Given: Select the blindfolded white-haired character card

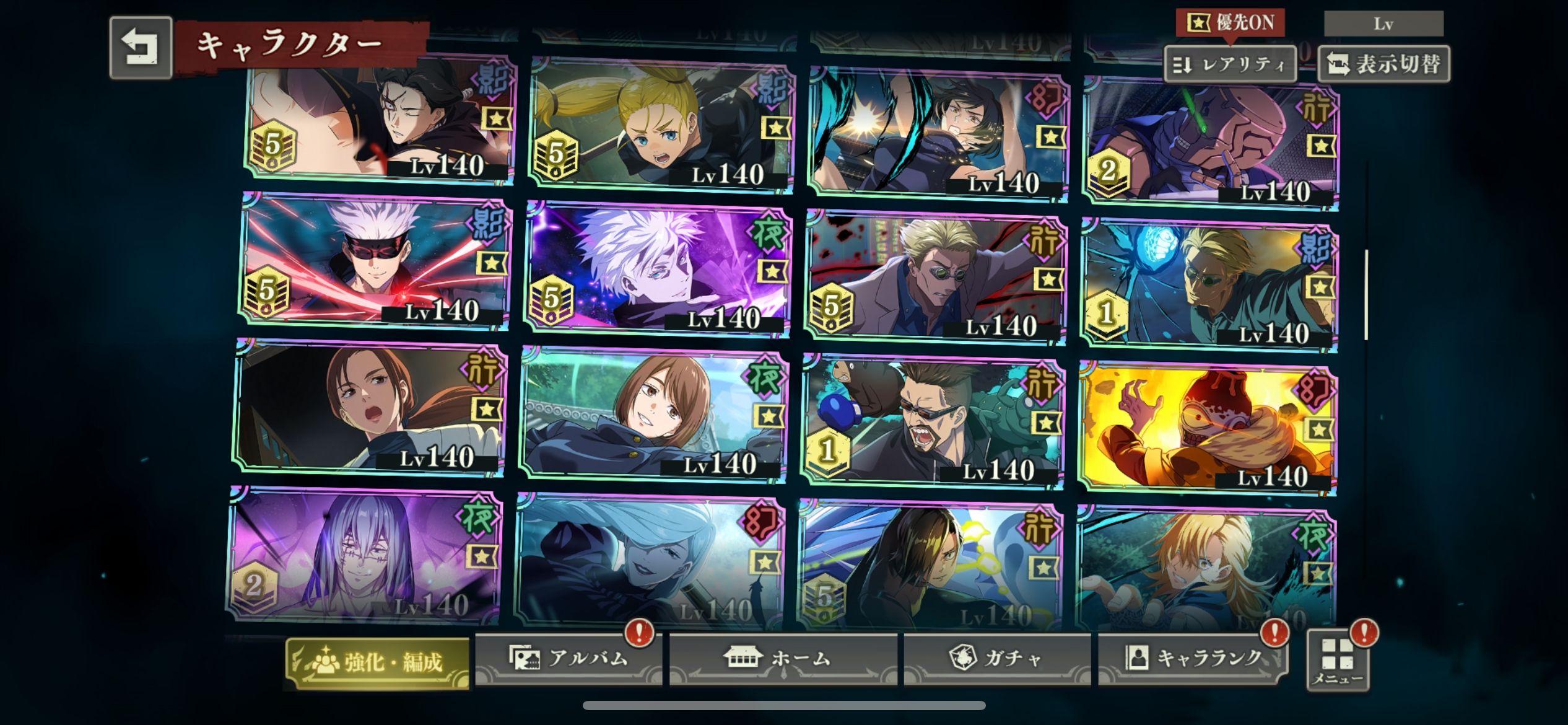Looking at the screenshot, I should pyautogui.click(x=375, y=260).
